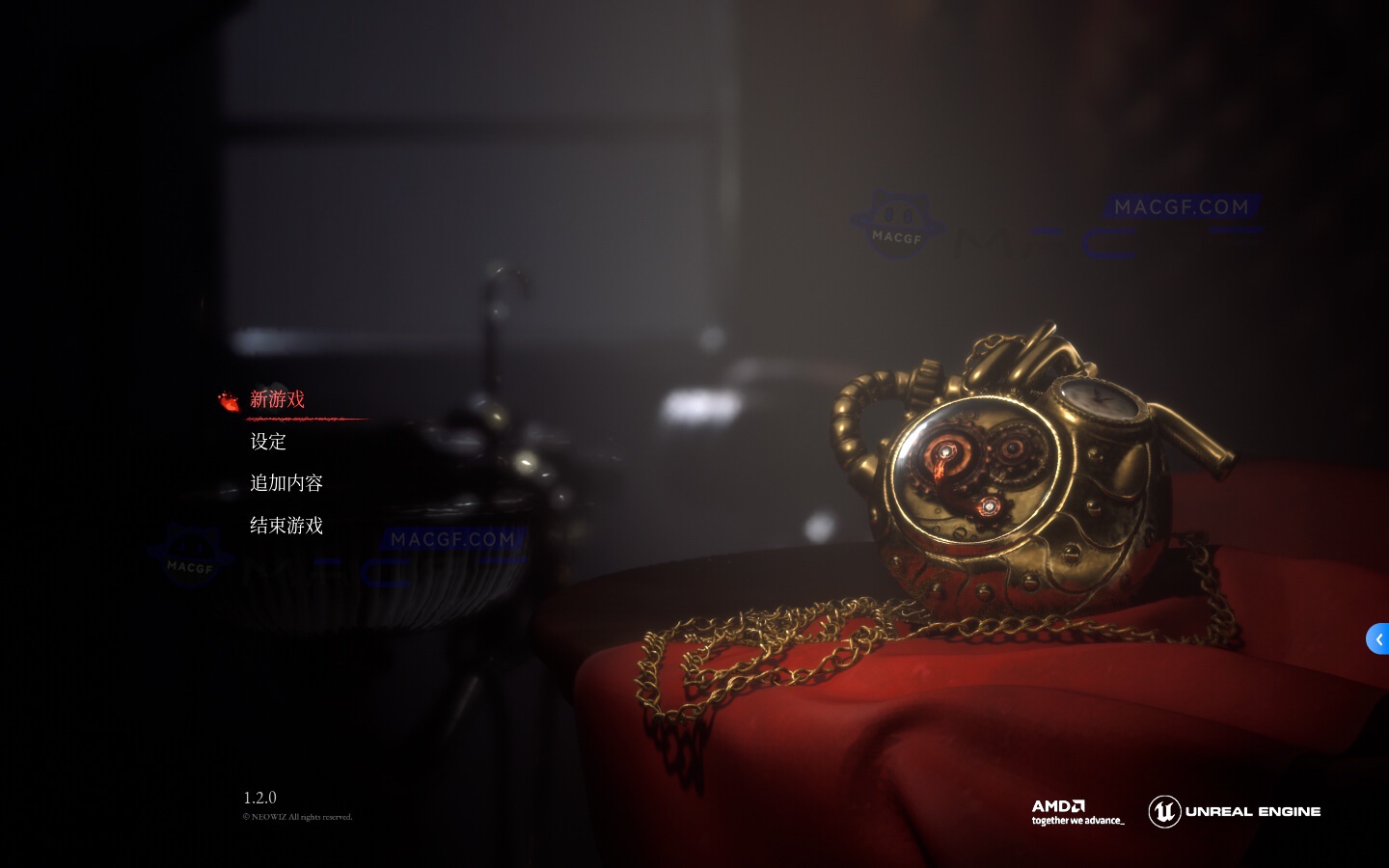Open the 设定 settings menu entry
This screenshot has height=868, width=1389.
[x=268, y=442]
